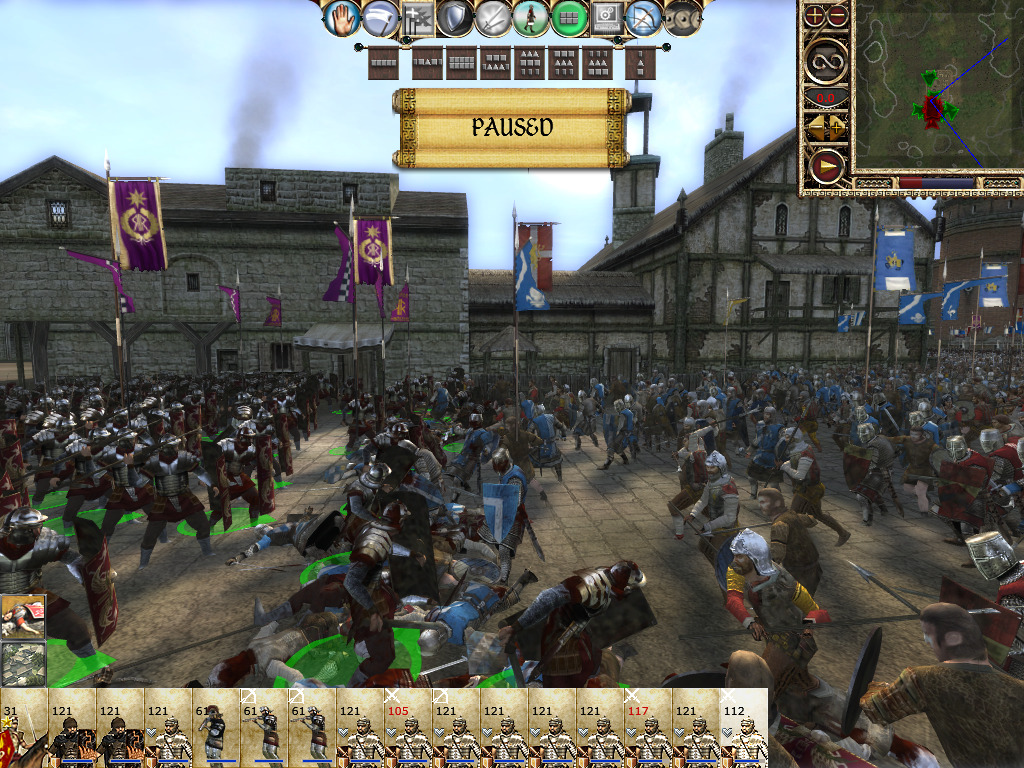Image resolution: width=1024 pixels, height=768 pixels.
Task: Toggle fire at will bow icon
Action: pyautogui.click(x=645, y=17)
